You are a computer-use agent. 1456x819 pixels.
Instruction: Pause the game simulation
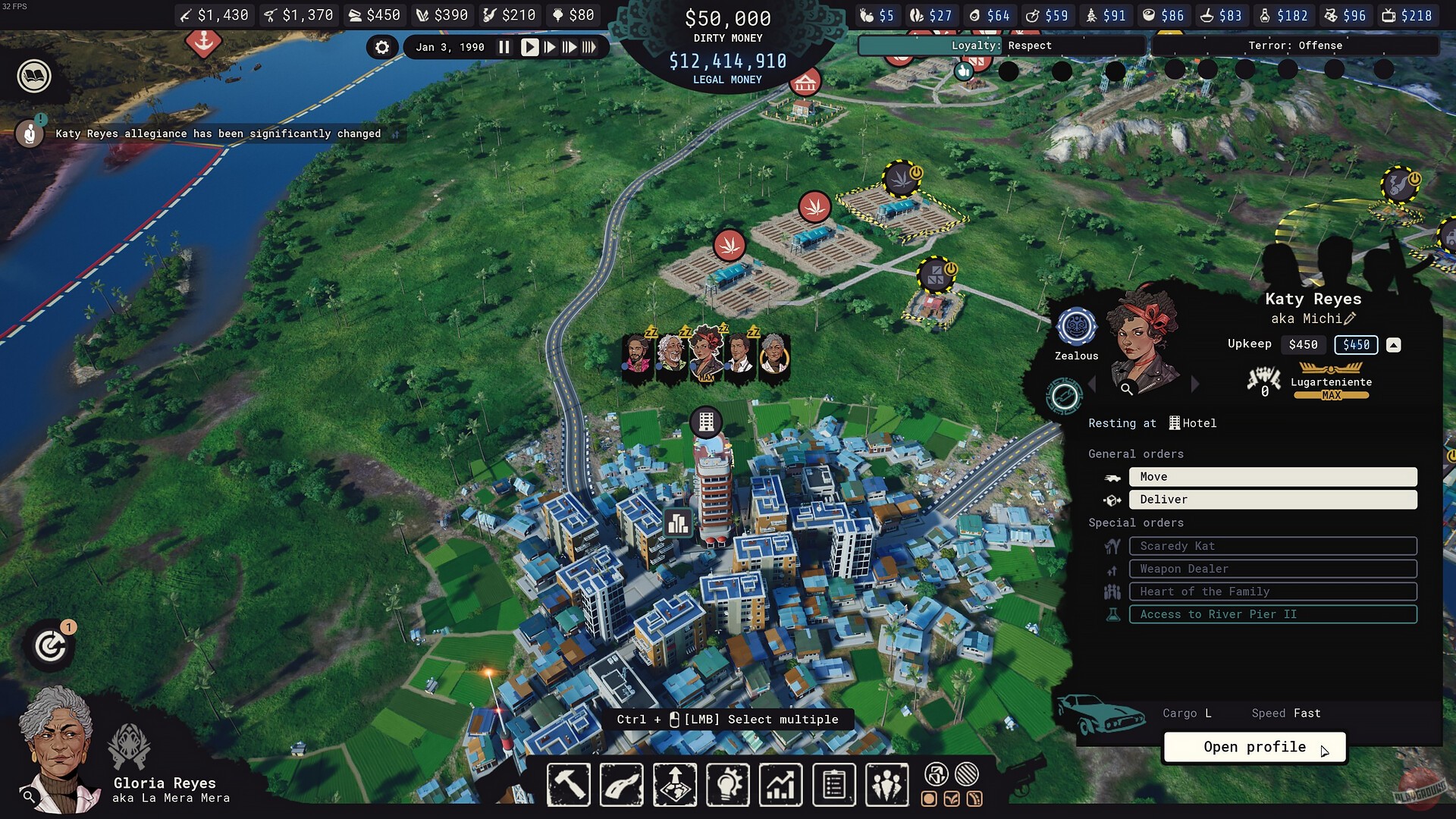pyautogui.click(x=504, y=46)
